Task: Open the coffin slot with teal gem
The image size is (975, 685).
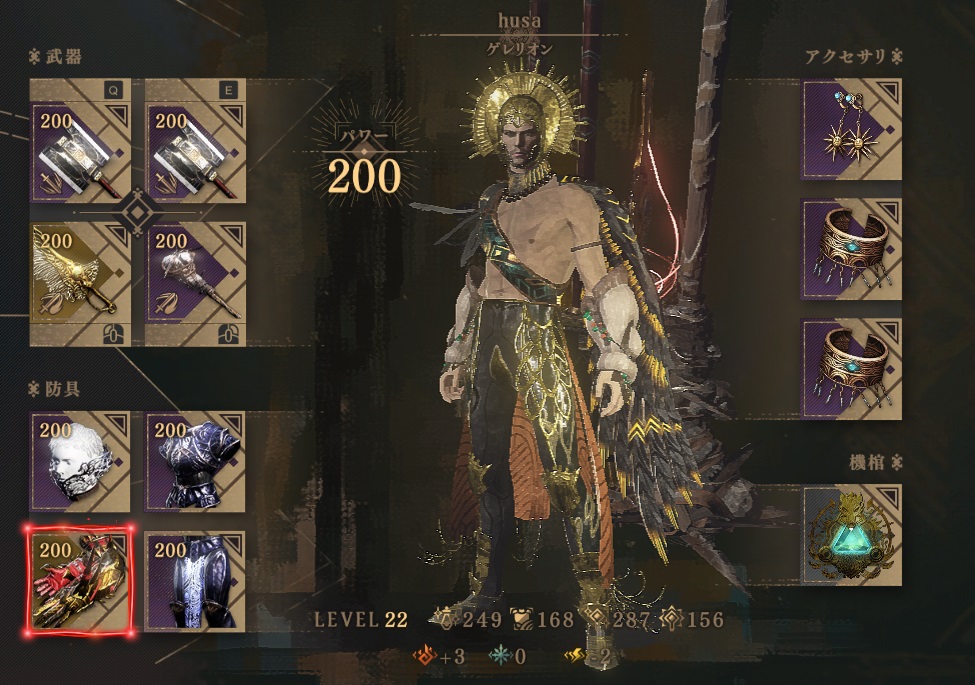Action: coord(851,535)
